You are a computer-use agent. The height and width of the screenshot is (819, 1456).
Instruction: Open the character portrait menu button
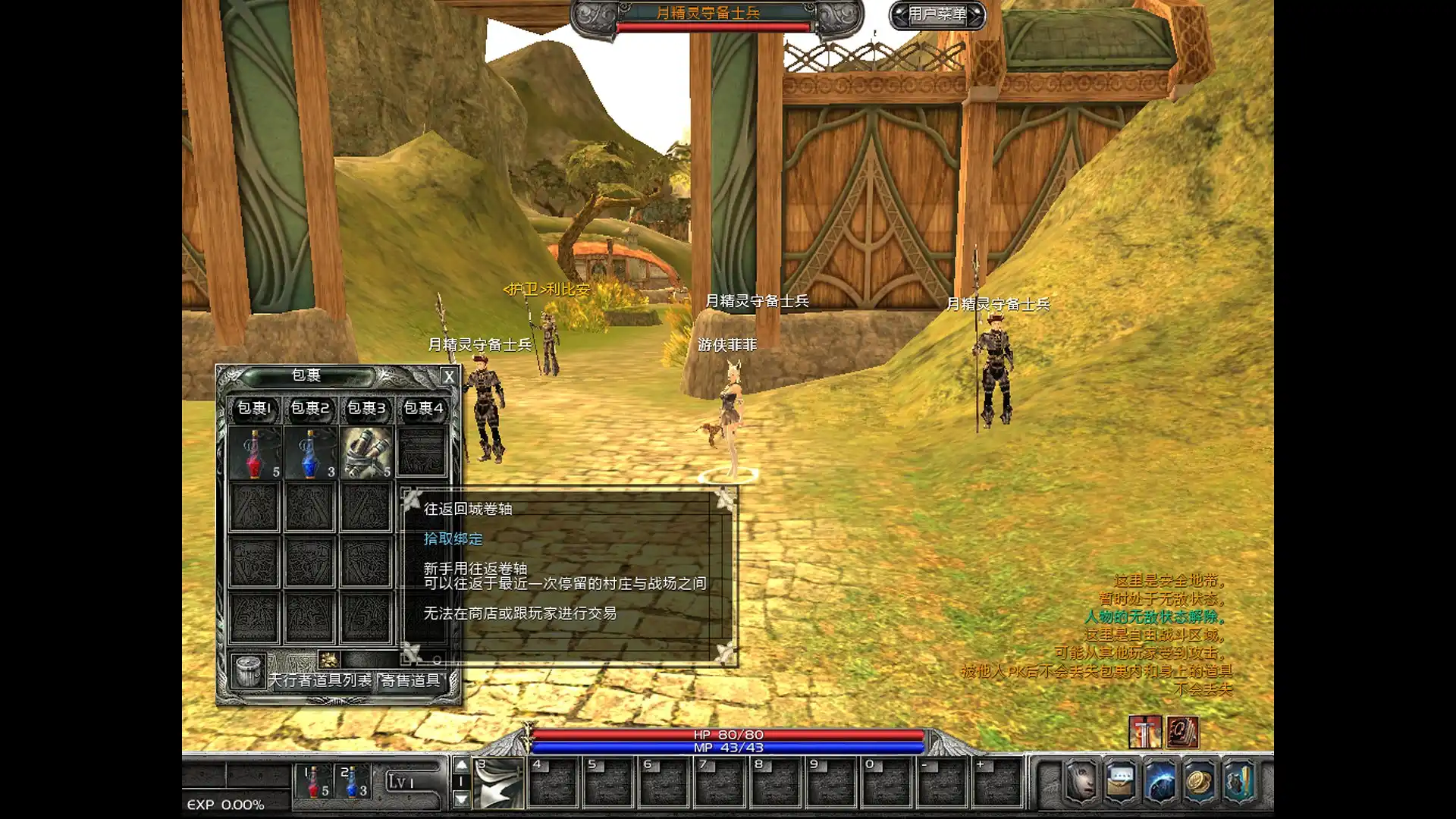[1081, 781]
